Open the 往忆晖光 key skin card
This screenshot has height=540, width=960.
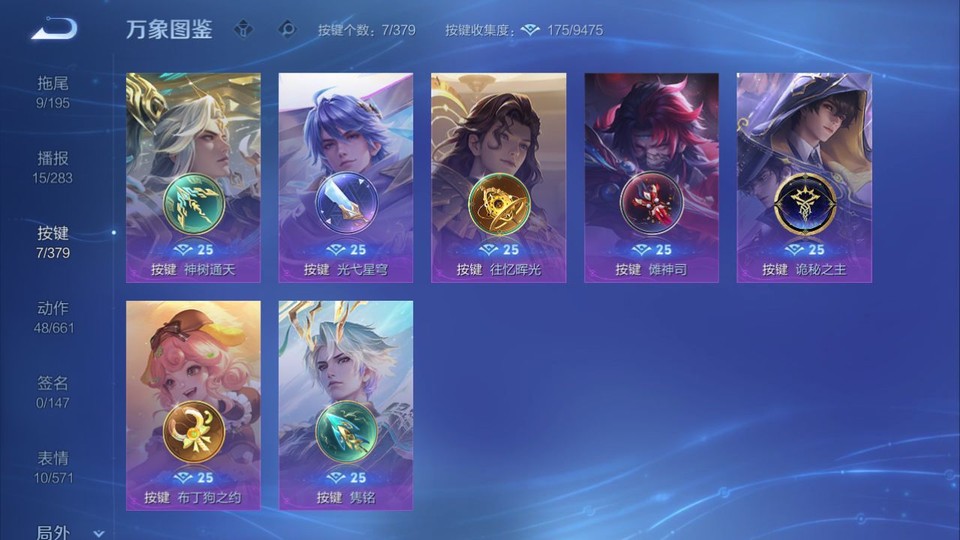coord(498,177)
